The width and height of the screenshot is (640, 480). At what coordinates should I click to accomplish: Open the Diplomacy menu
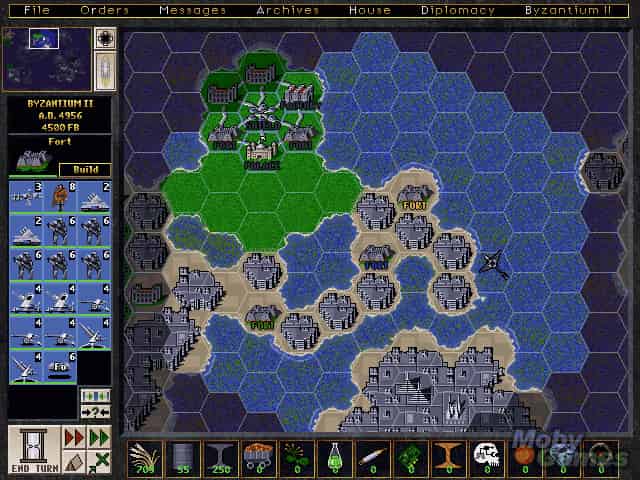(x=458, y=10)
